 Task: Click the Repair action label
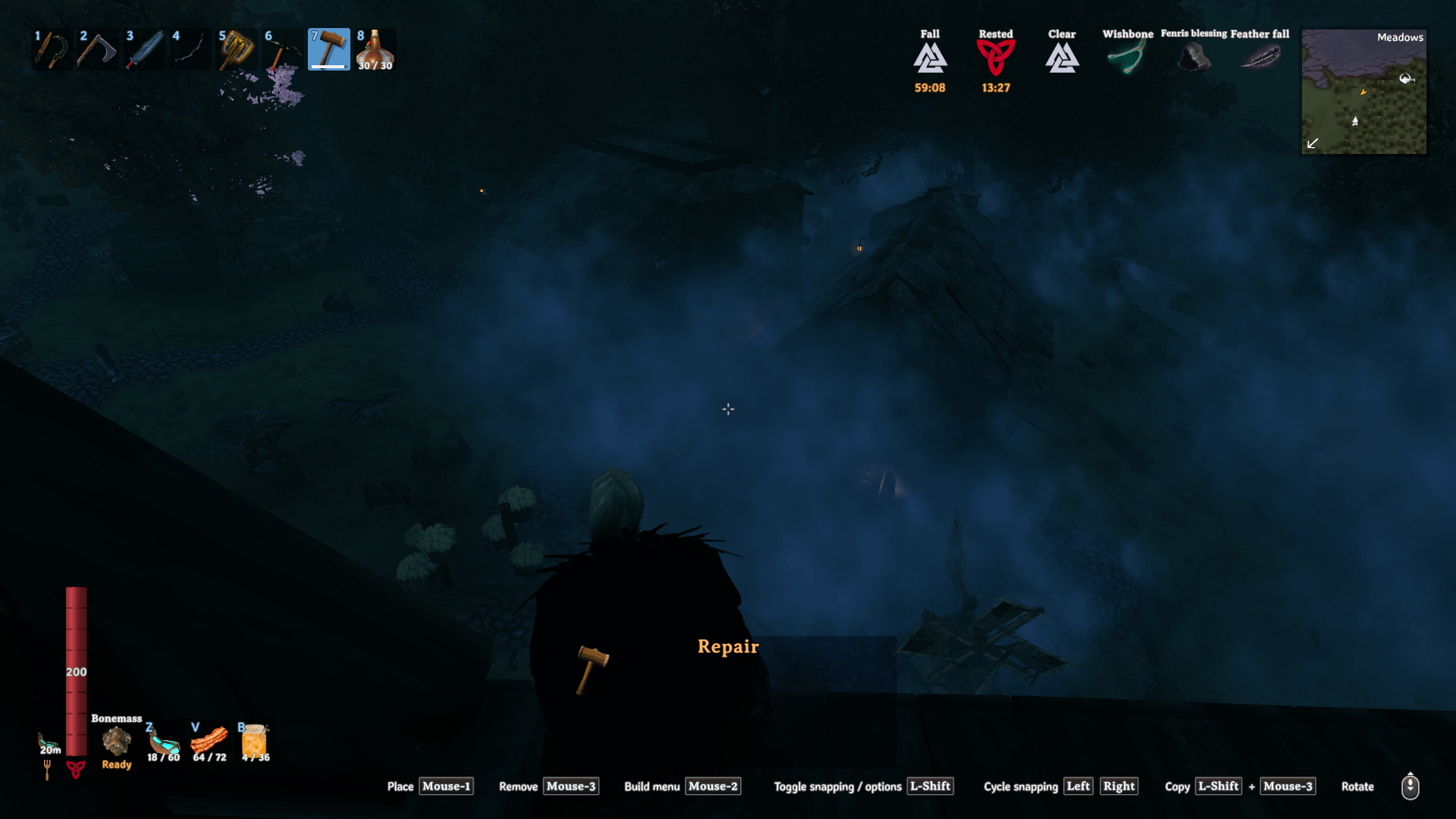coord(727,647)
